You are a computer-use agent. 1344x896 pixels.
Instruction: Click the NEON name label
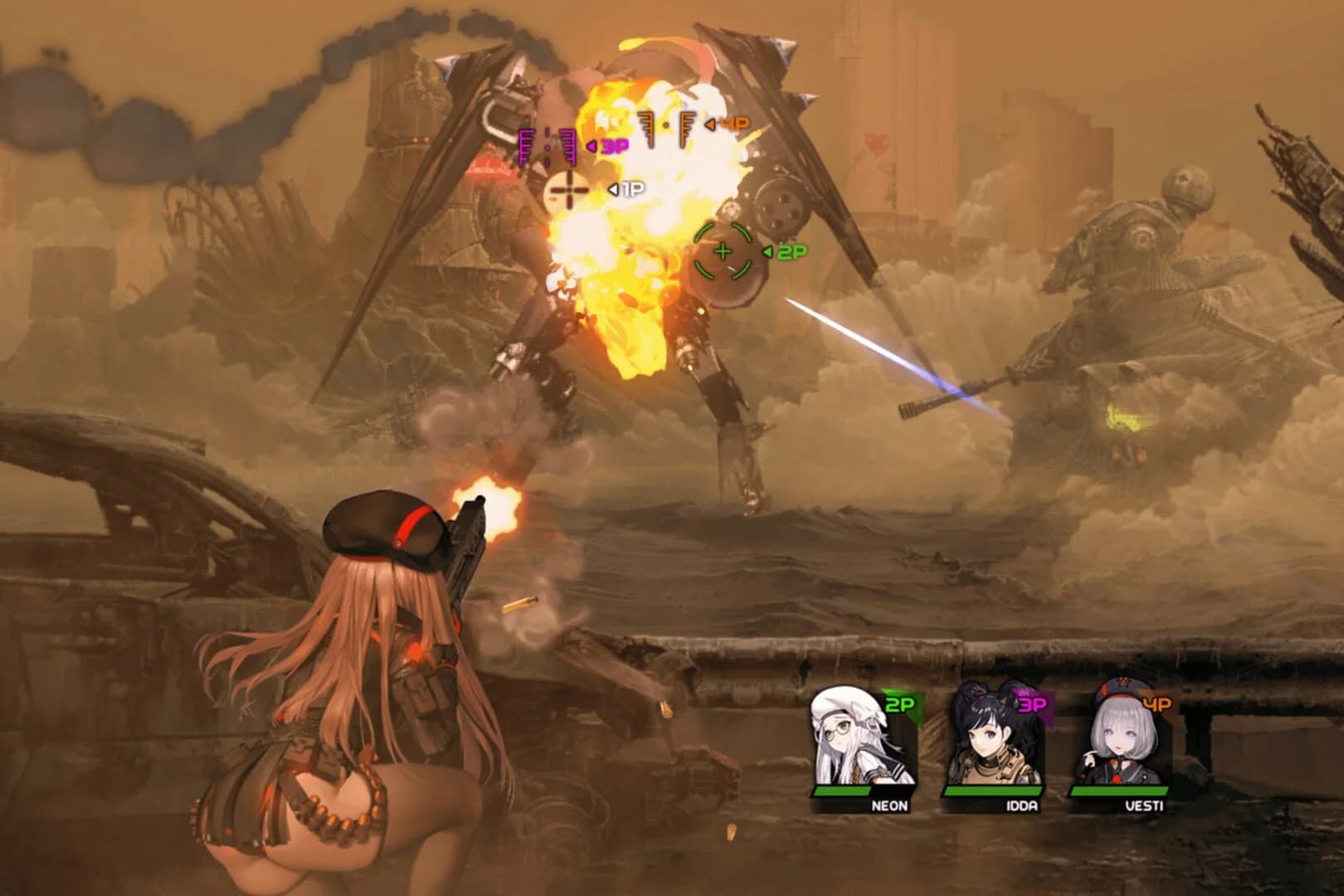pyautogui.click(x=889, y=805)
